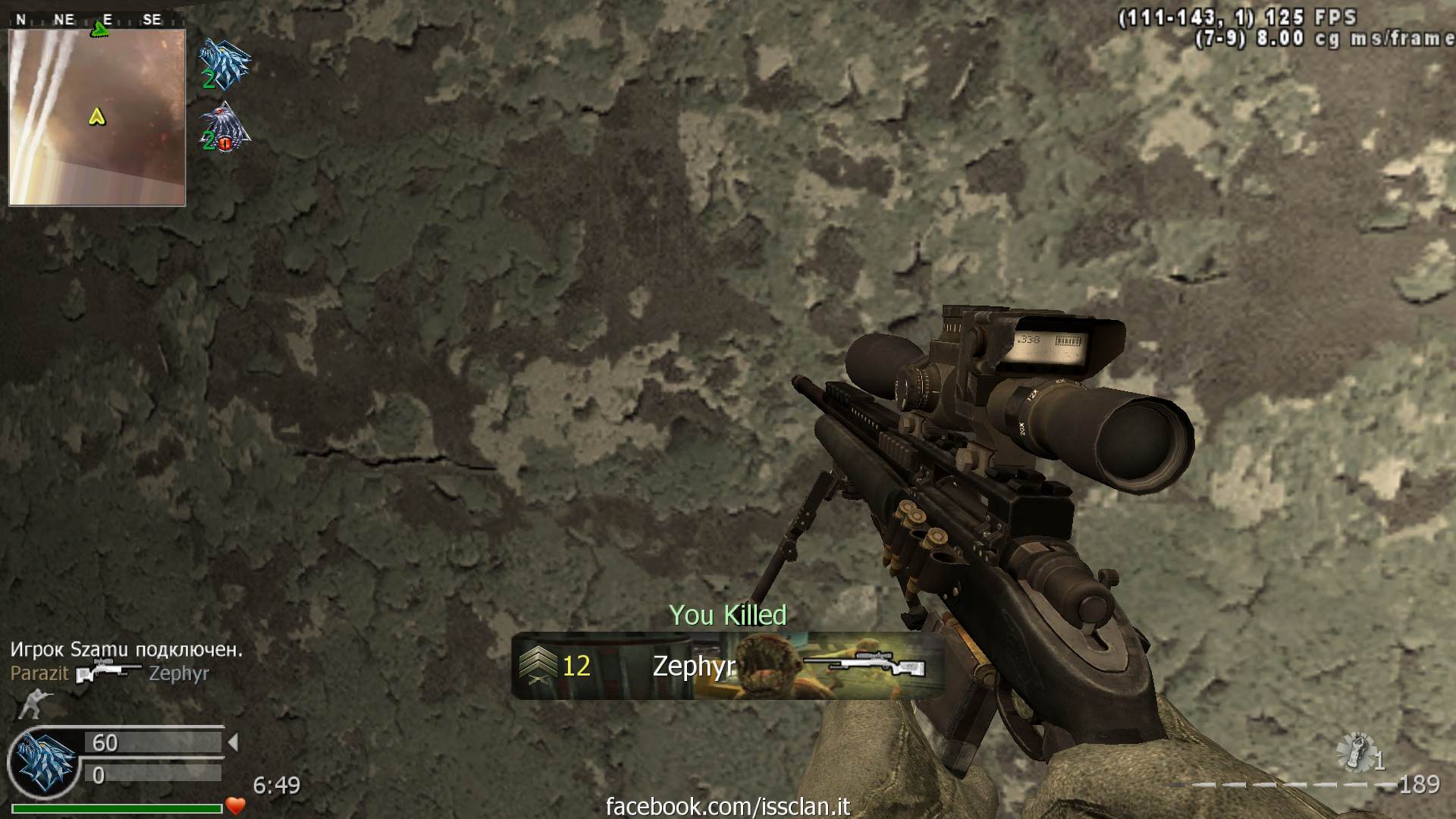Select the eagle team emblem below the wolf
The image size is (1456, 819).
point(224,127)
